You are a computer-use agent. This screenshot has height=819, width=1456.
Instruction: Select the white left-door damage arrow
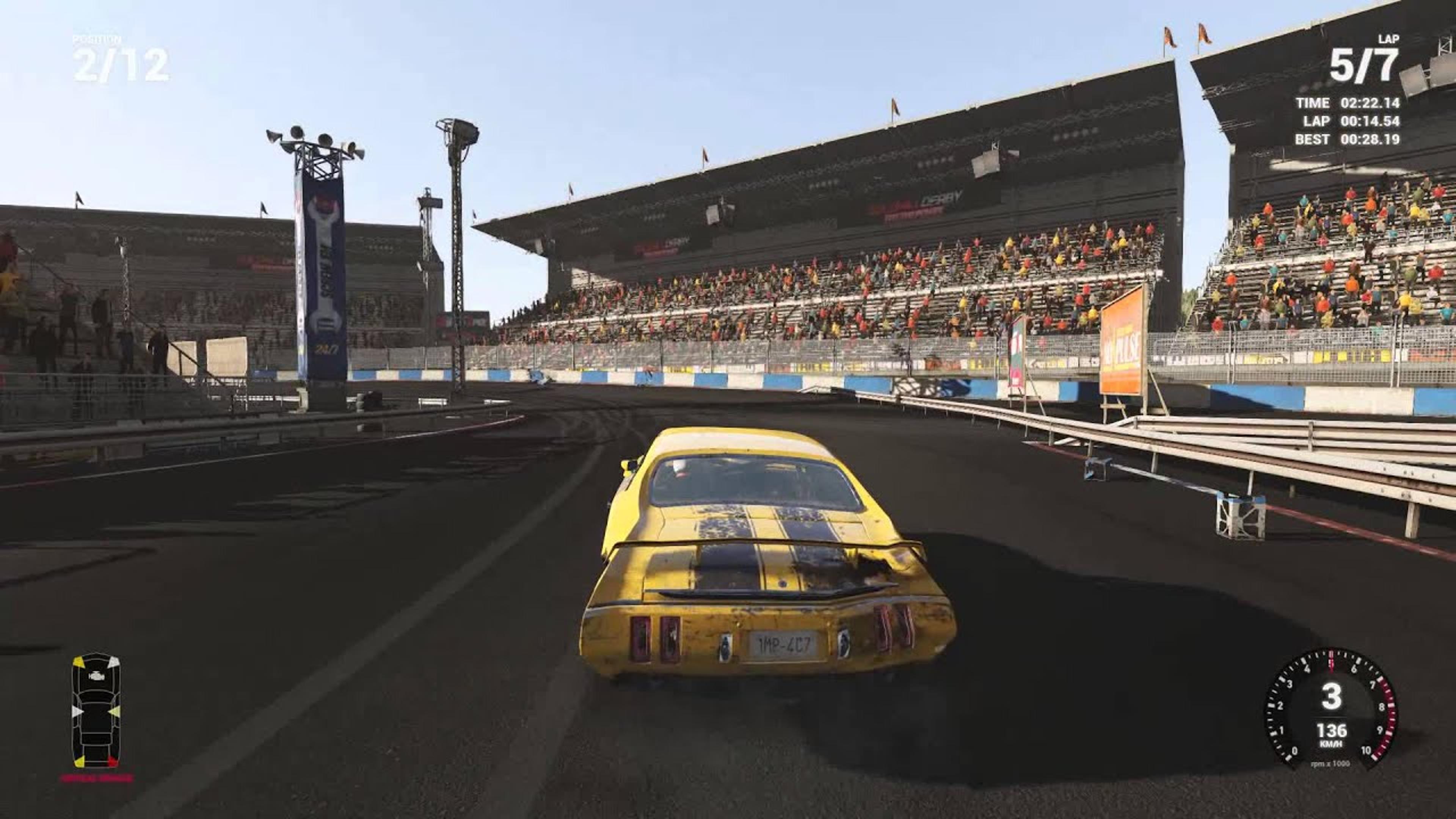(x=77, y=711)
